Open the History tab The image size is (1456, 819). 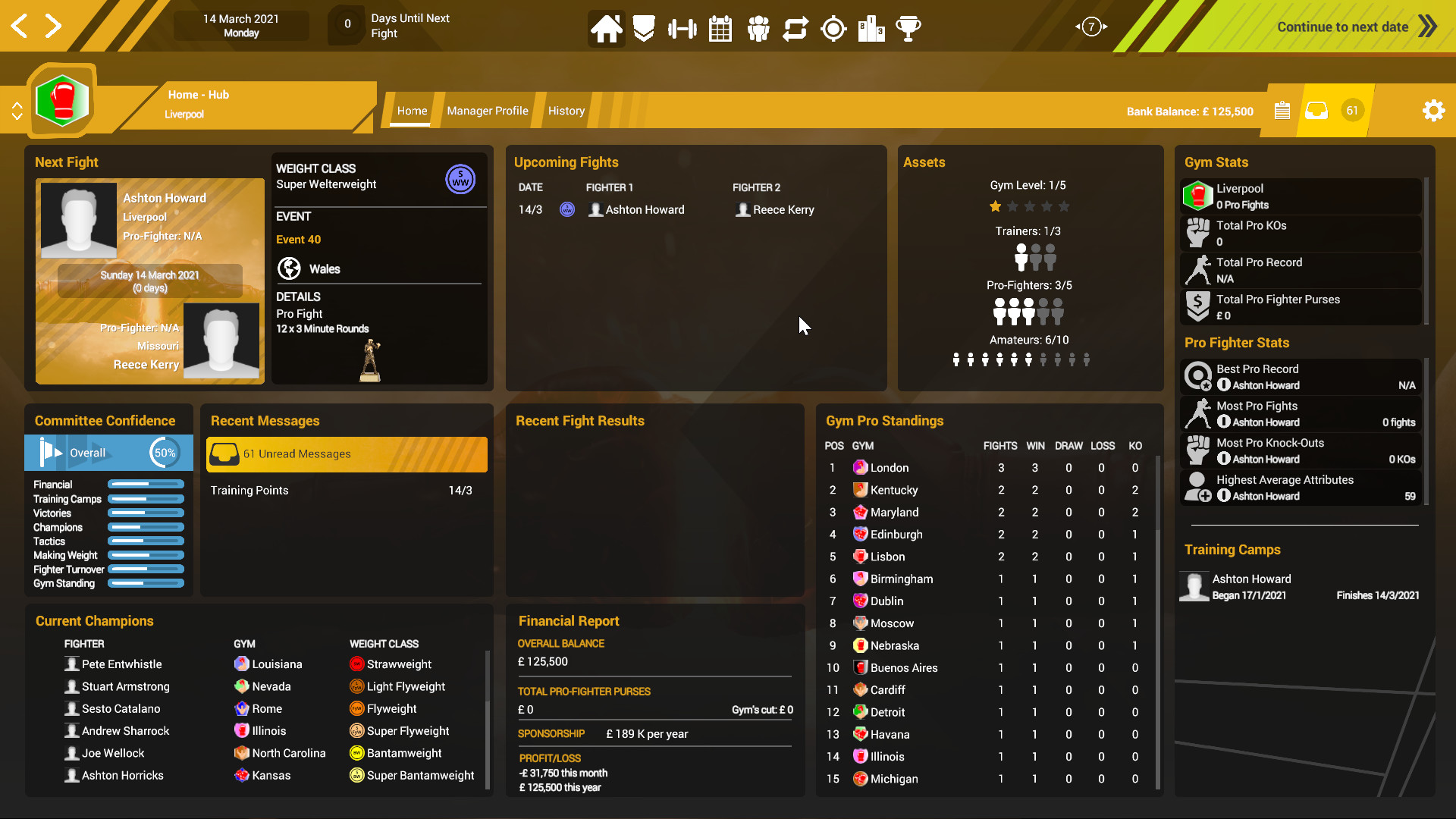pos(566,110)
